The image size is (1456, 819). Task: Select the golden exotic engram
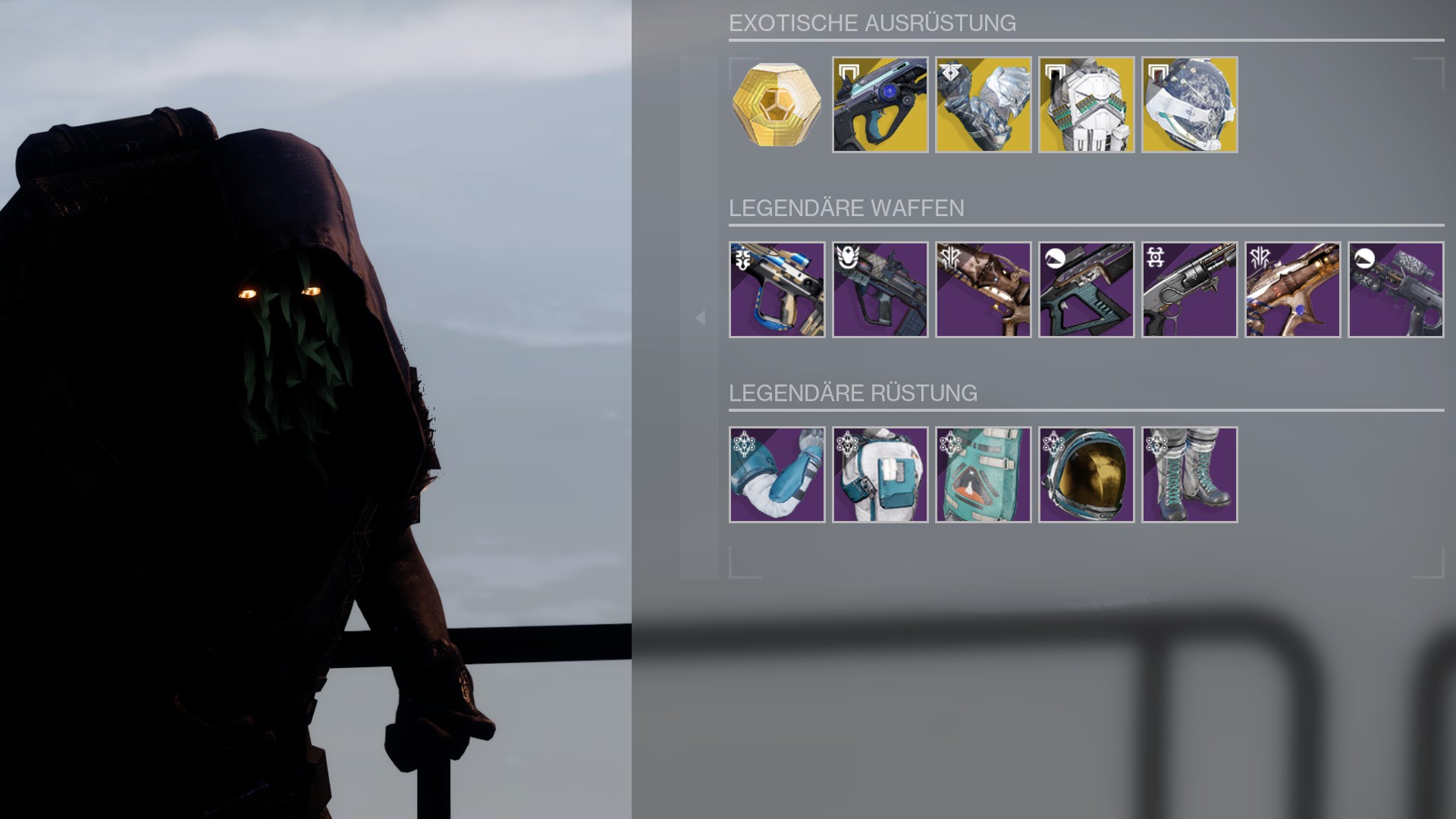777,105
